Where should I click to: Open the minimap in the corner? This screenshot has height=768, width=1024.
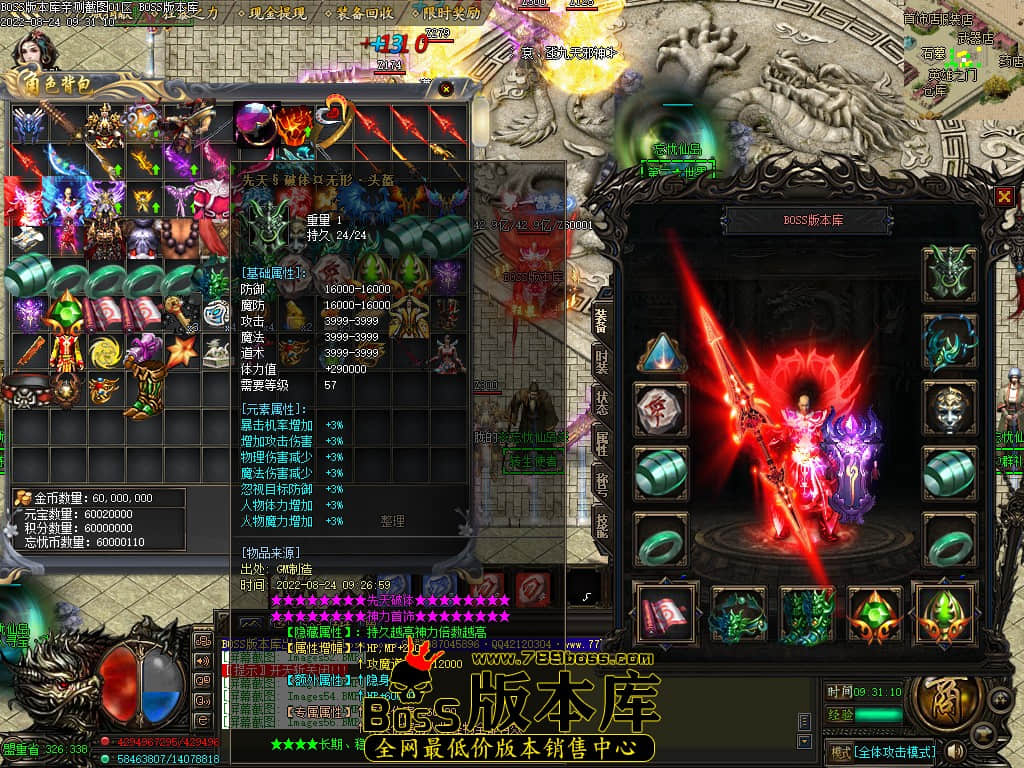tap(962, 58)
